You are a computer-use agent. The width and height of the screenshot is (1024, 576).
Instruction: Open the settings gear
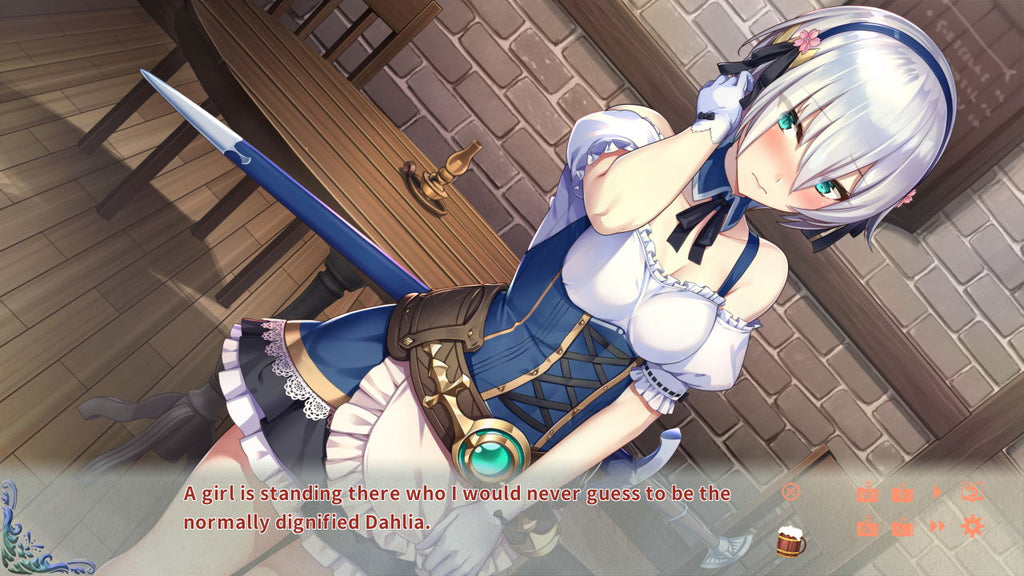(x=972, y=527)
